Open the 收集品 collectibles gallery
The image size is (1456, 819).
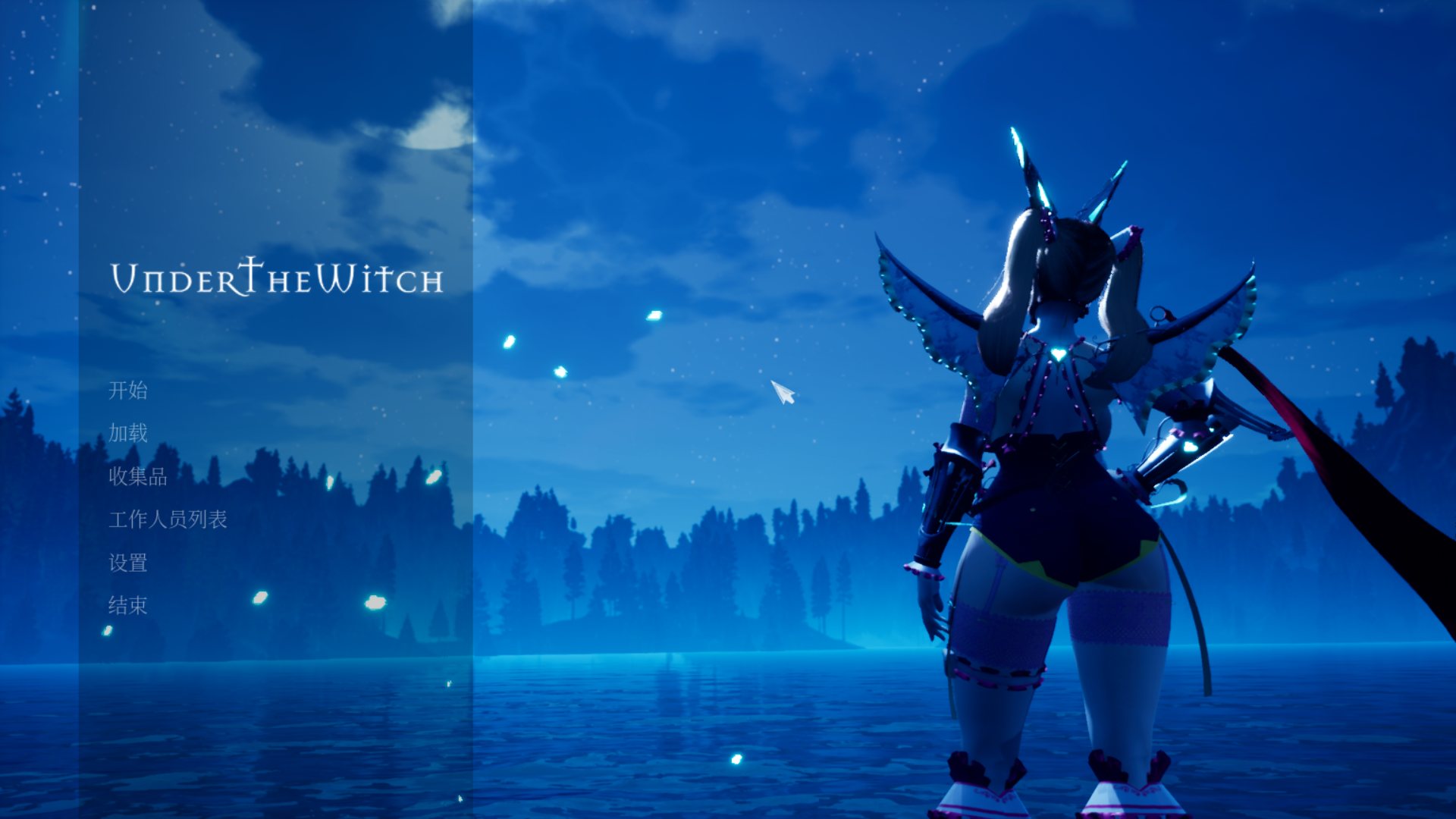click(x=139, y=479)
